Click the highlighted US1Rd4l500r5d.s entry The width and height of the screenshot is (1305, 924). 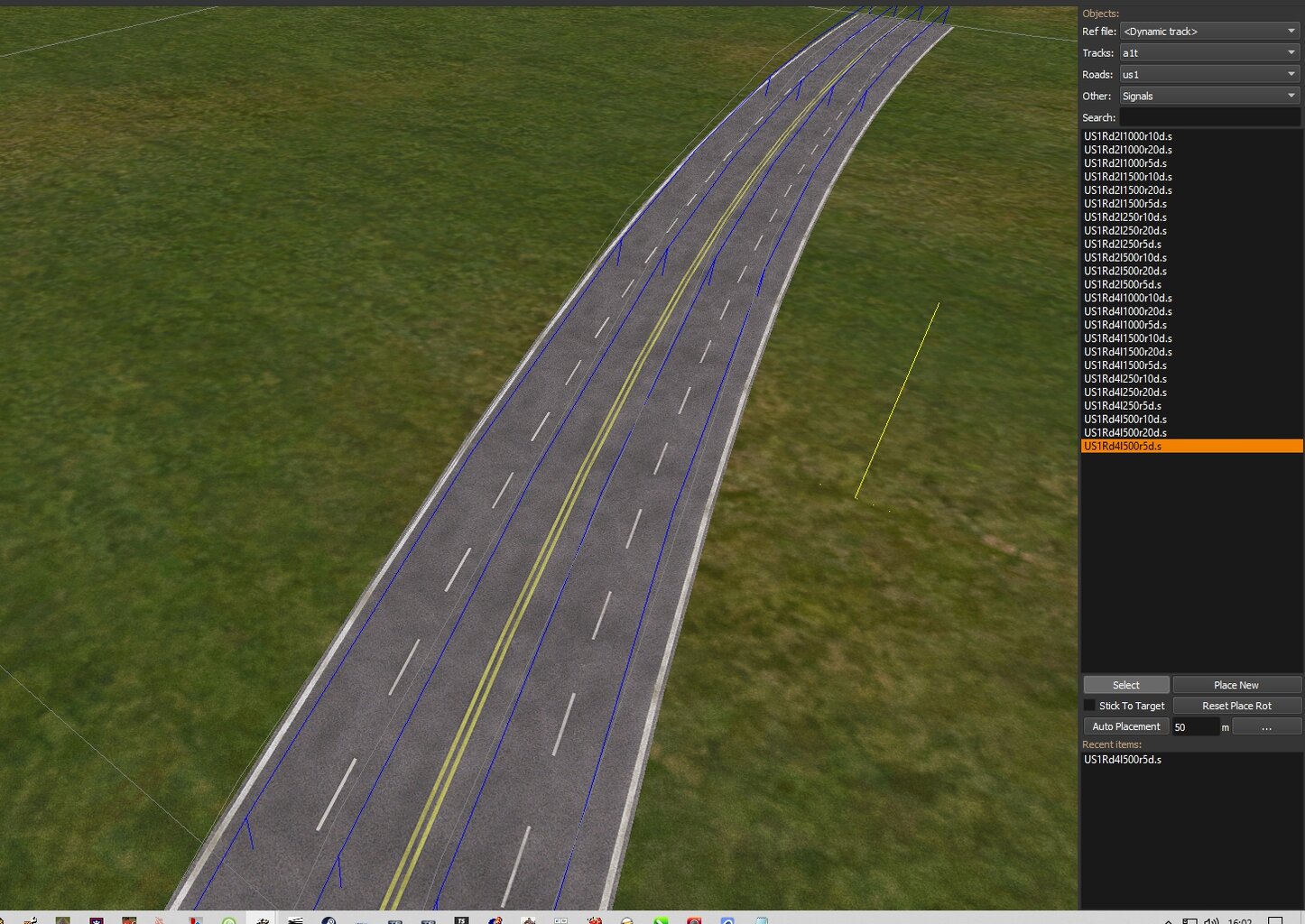(1122, 445)
